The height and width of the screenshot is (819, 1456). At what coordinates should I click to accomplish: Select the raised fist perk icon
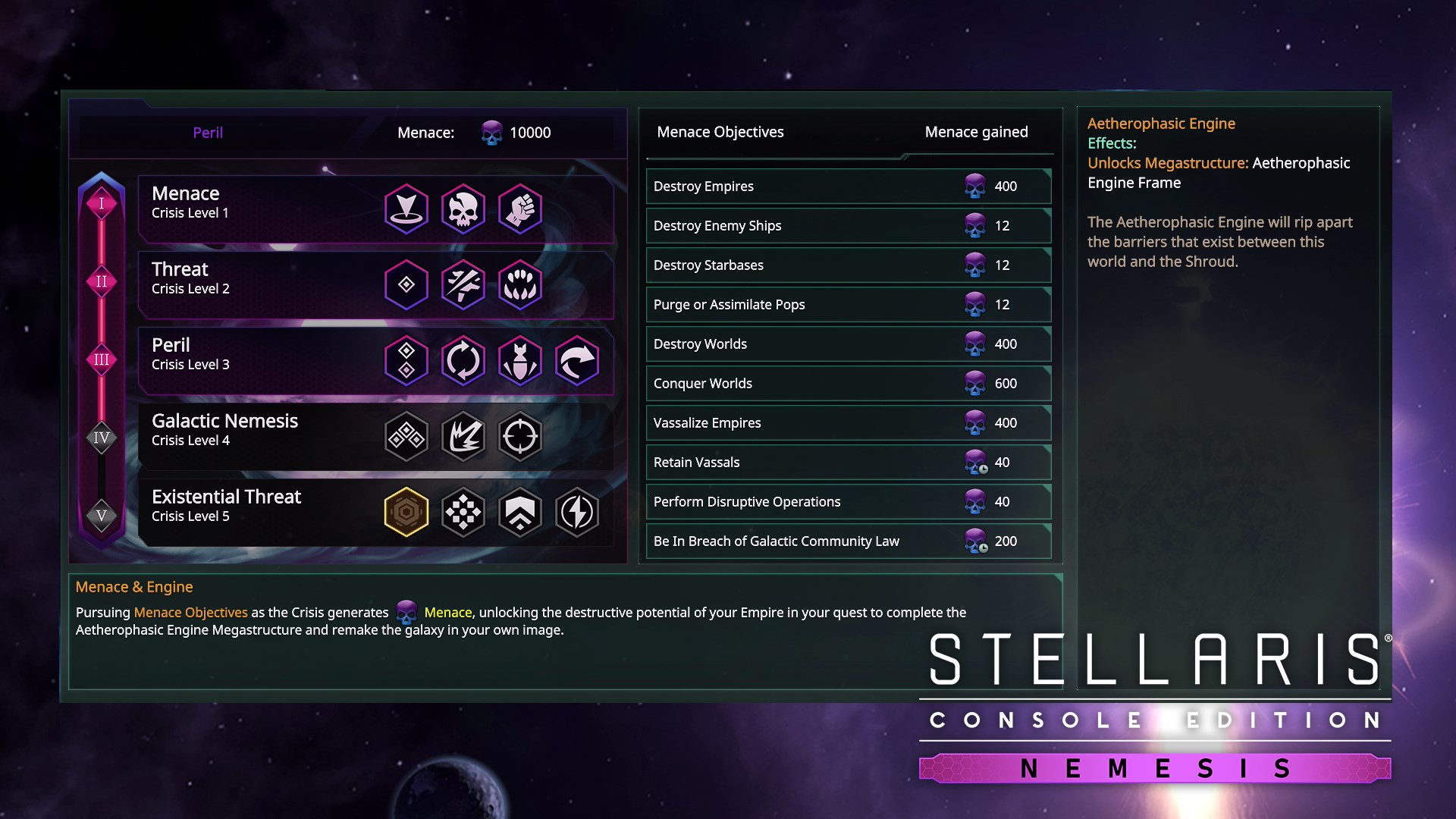520,209
